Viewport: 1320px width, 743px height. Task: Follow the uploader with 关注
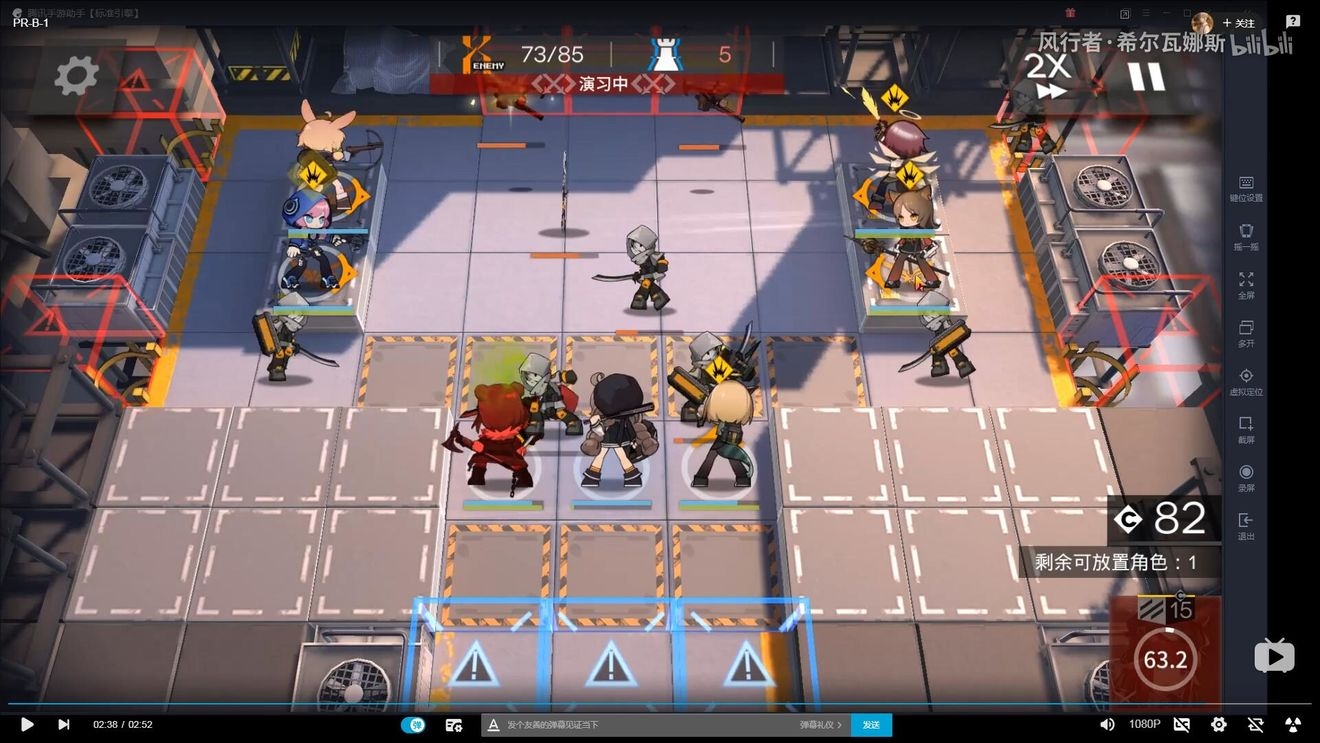pyautogui.click(x=1239, y=23)
